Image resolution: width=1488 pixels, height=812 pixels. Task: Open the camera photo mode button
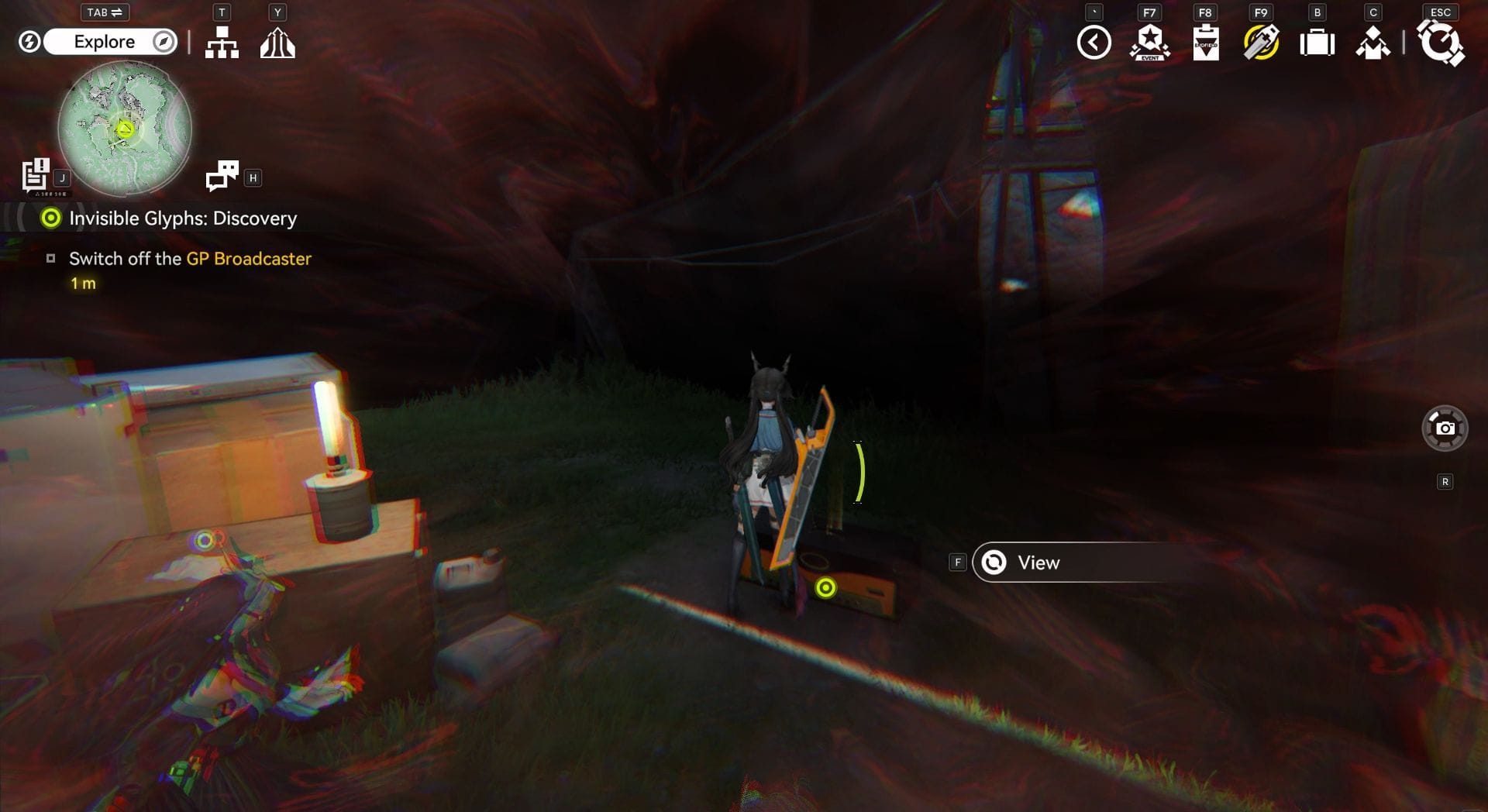(1445, 428)
